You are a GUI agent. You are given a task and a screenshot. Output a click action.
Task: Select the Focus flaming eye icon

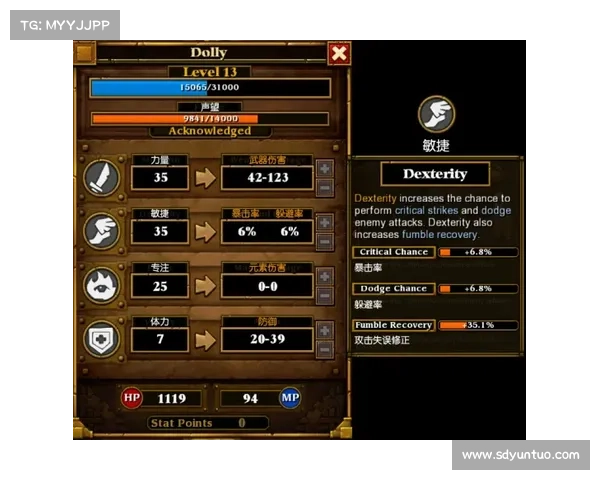coord(103,284)
